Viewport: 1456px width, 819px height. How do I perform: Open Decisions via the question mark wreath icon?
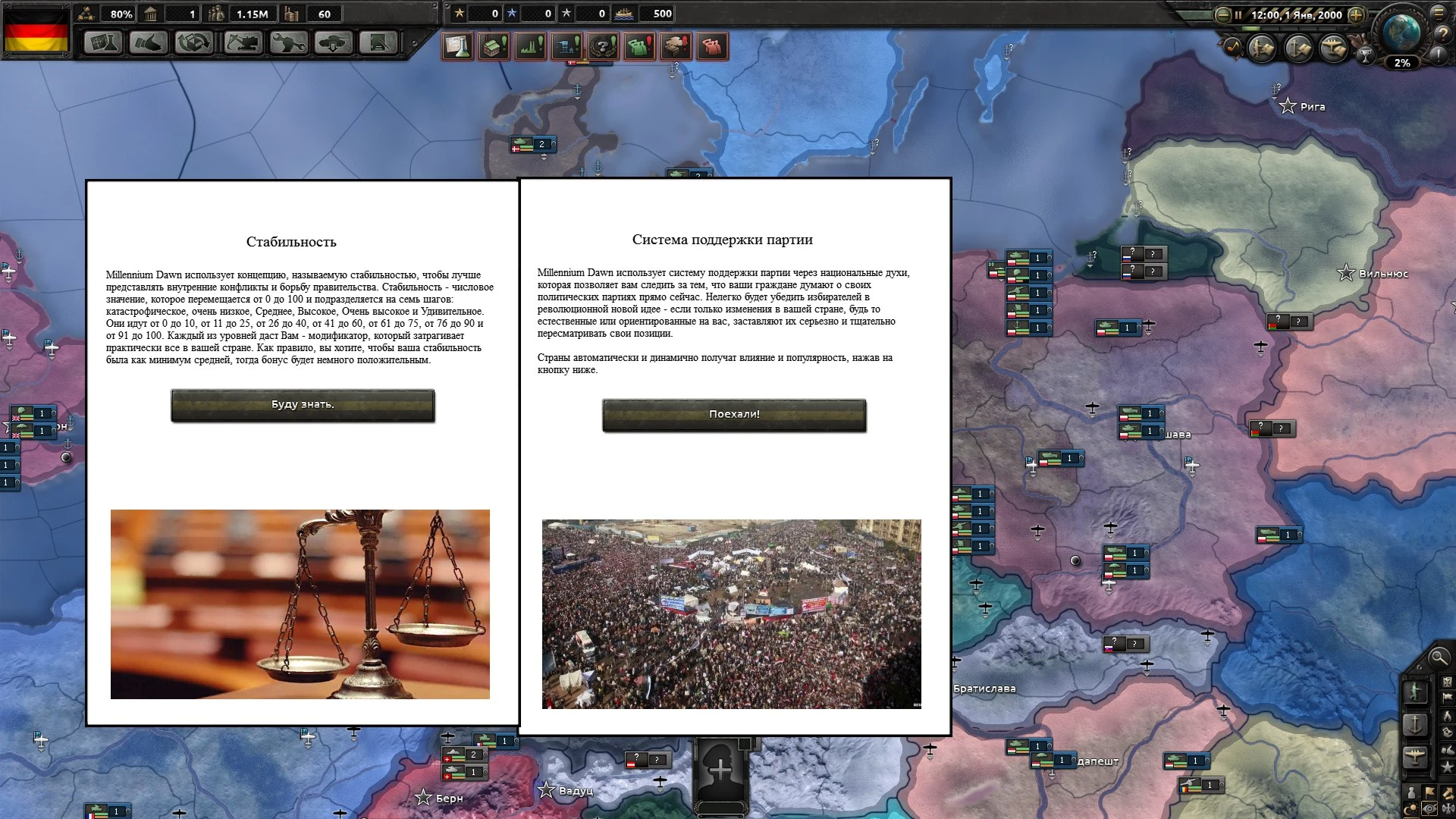601,45
